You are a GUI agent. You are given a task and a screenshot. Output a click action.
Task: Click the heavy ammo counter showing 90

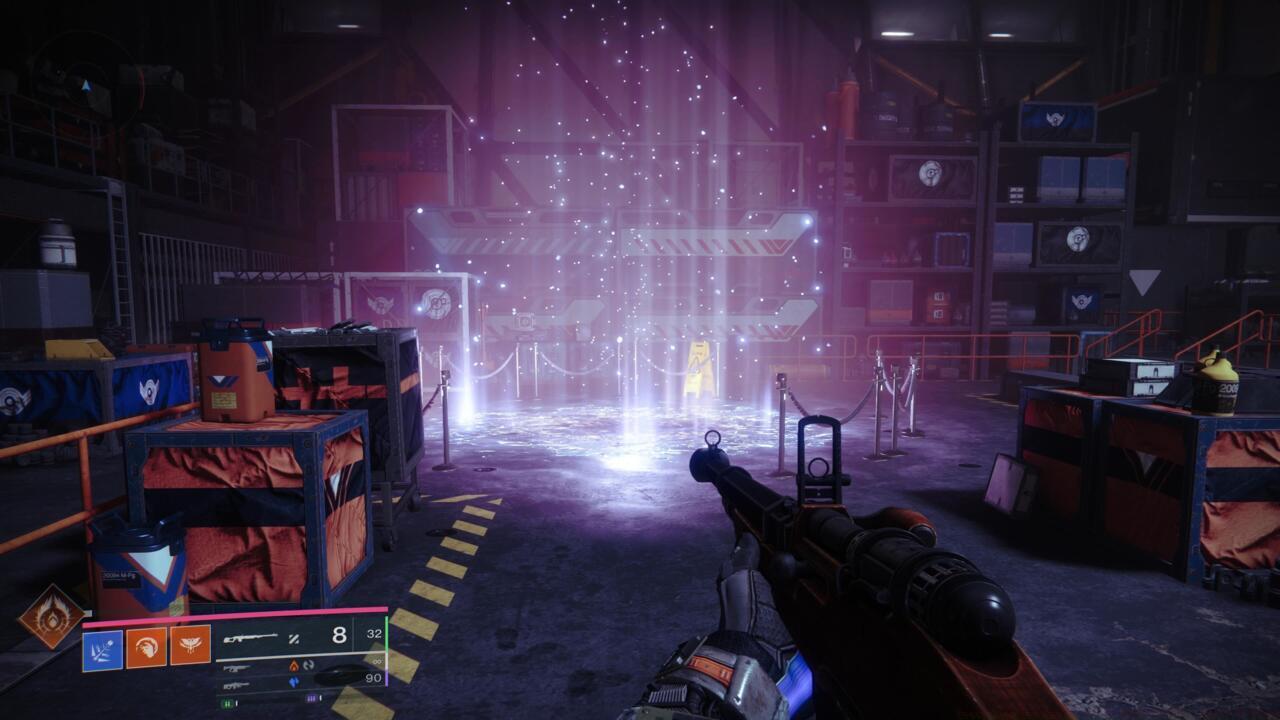tap(376, 678)
